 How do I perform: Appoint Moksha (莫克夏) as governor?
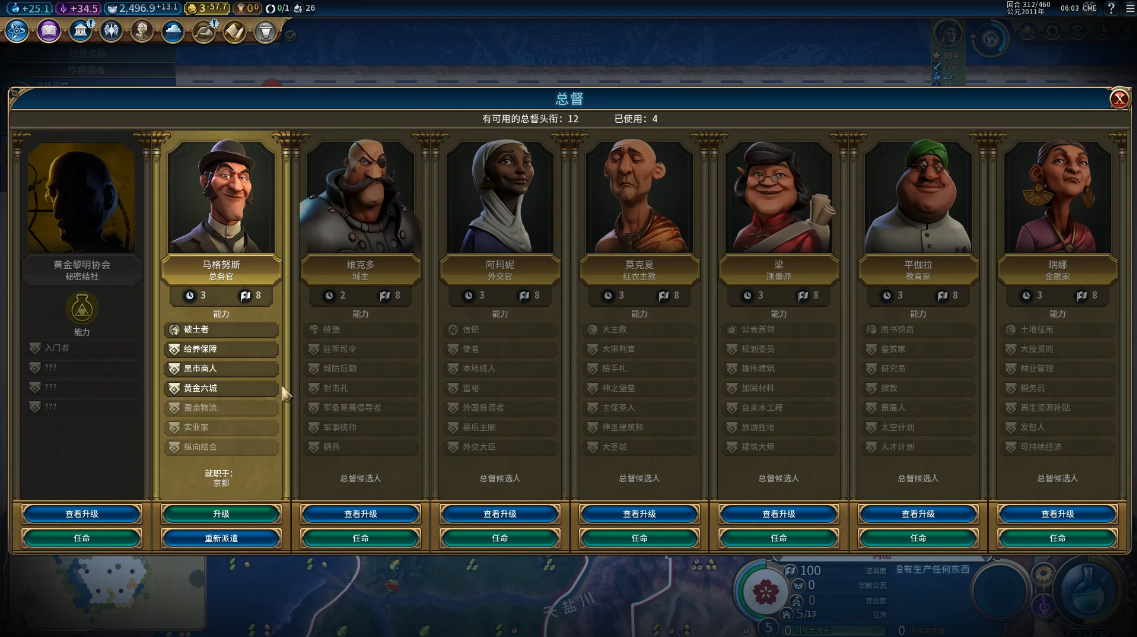[639, 537]
